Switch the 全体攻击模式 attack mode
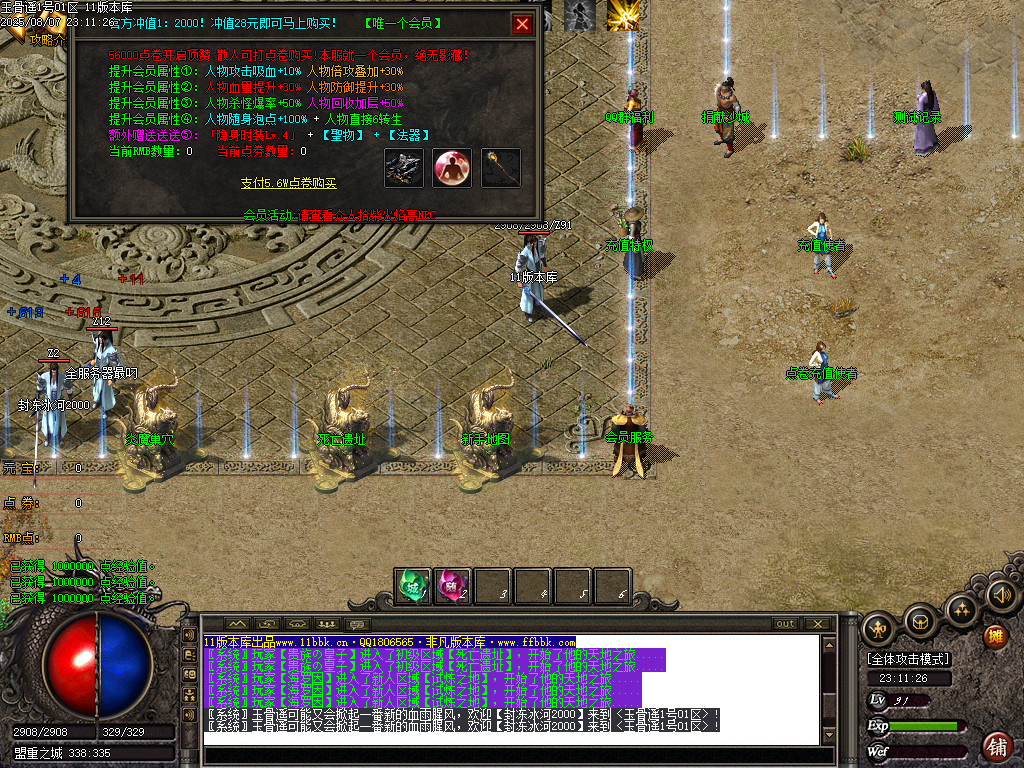1024x768 pixels. click(909, 659)
